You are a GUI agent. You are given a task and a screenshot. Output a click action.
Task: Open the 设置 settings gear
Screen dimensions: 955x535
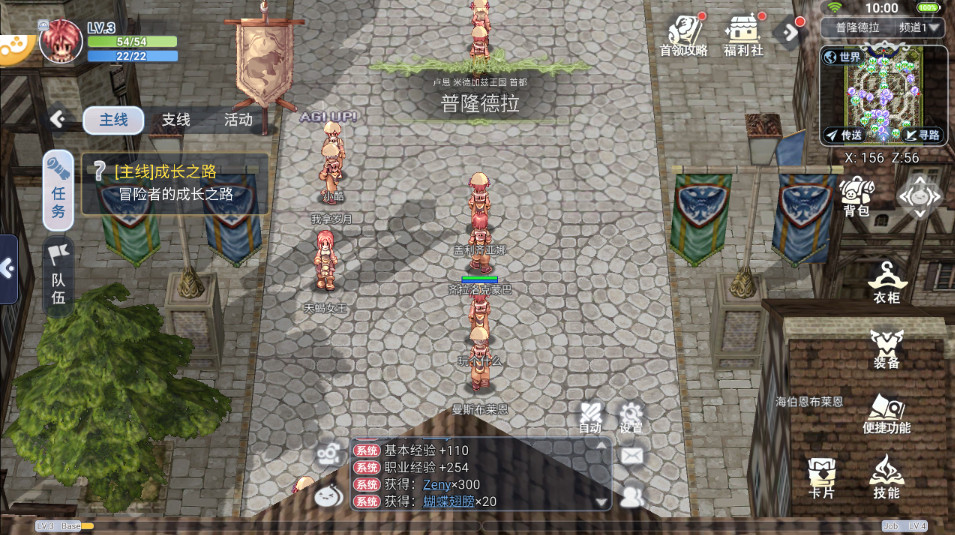pos(630,418)
